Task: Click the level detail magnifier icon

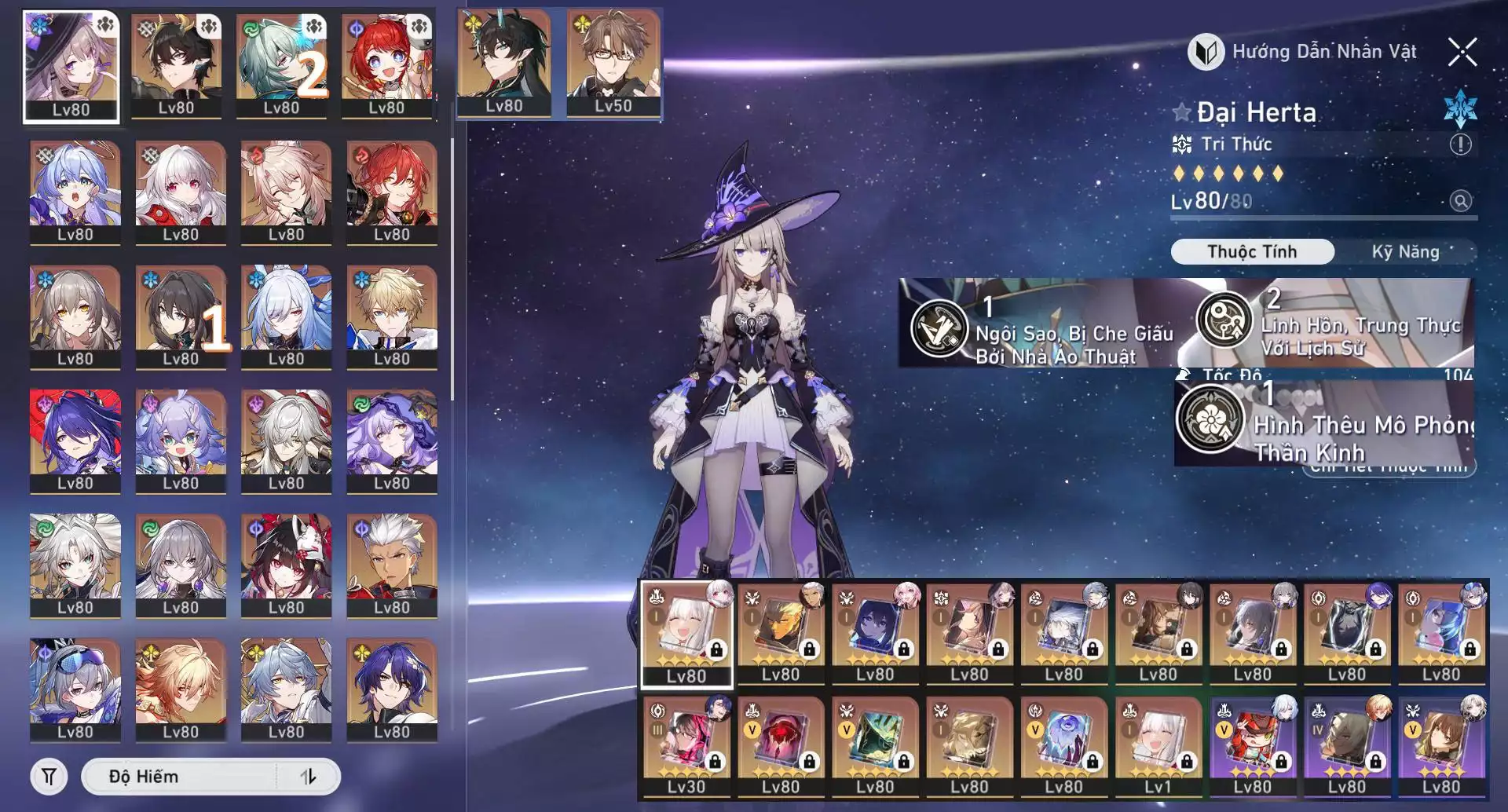Action: [x=1460, y=201]
